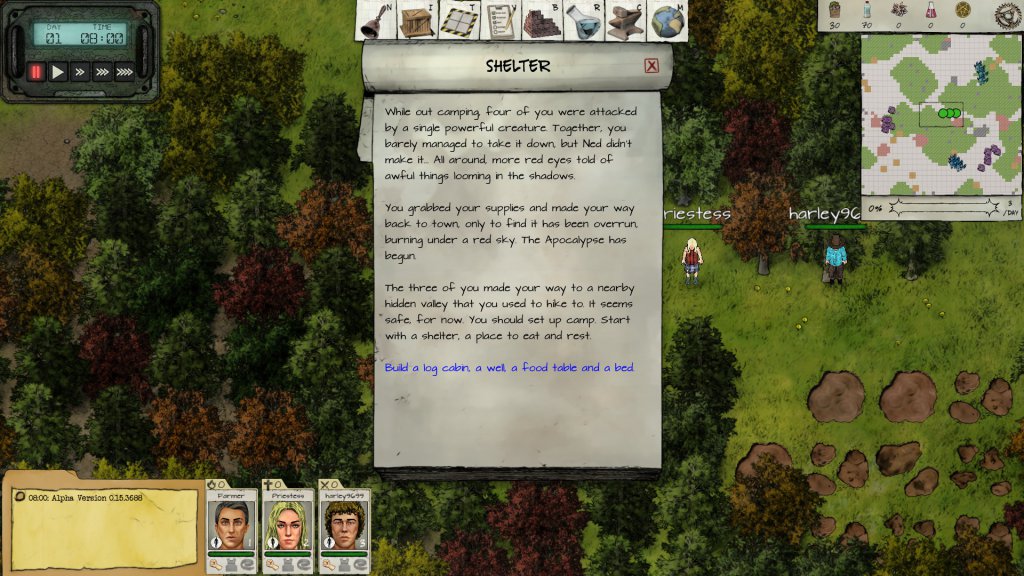
Task: Open the flask research menu
Action: (582, 22)
